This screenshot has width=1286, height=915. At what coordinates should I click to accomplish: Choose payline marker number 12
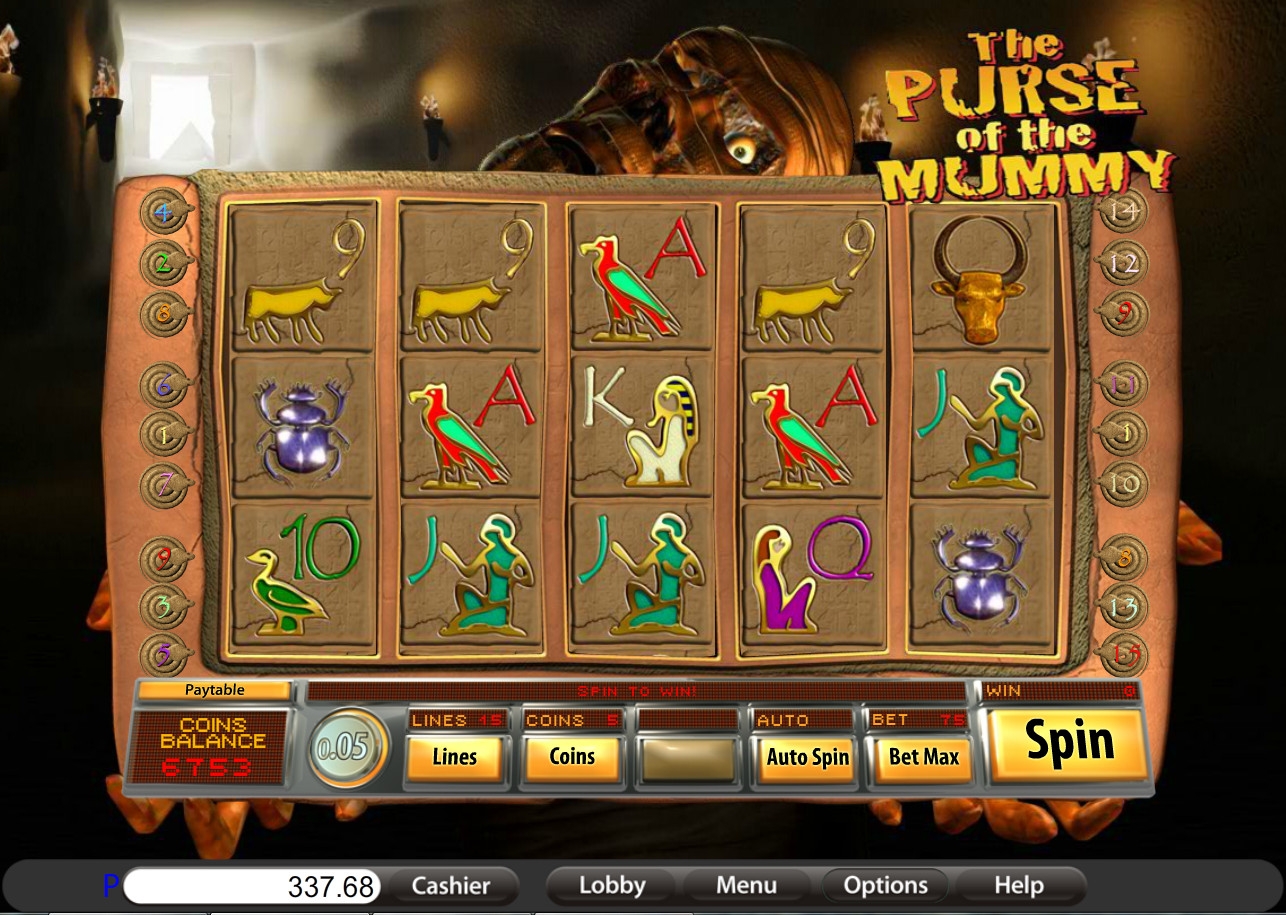1122,263
